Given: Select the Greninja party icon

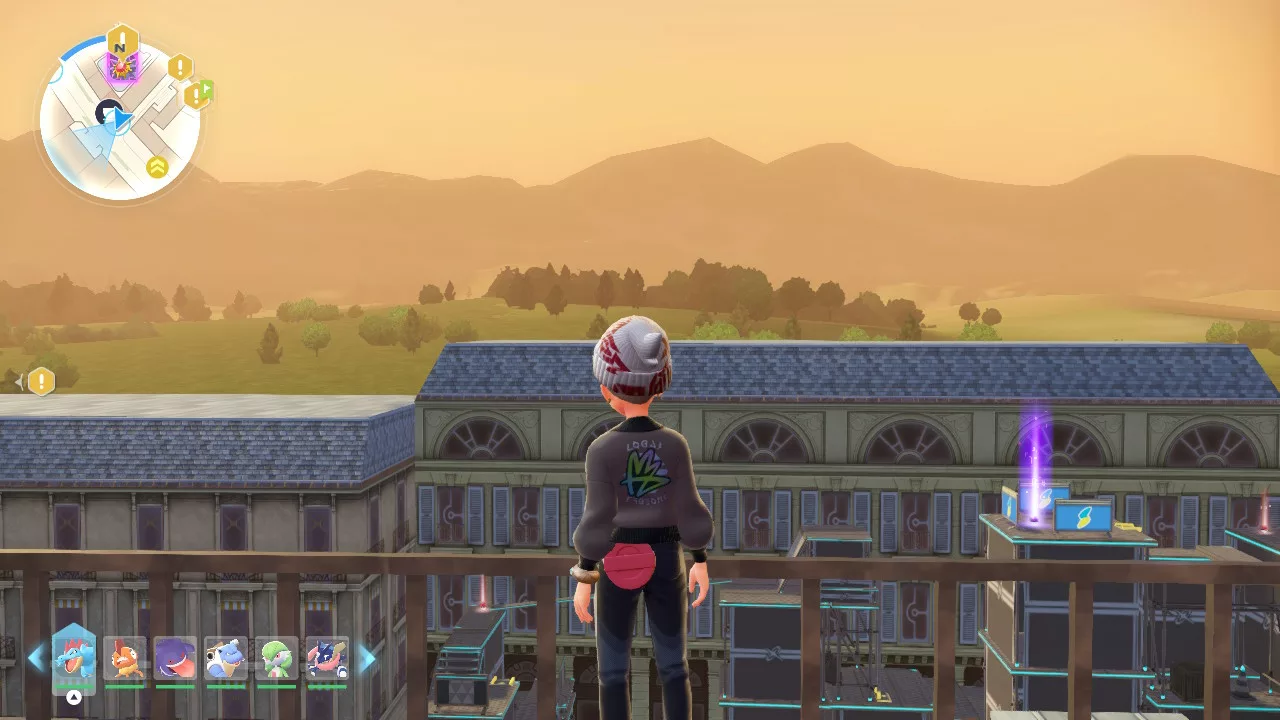Looking at the screenshot, I should [325, 657].
